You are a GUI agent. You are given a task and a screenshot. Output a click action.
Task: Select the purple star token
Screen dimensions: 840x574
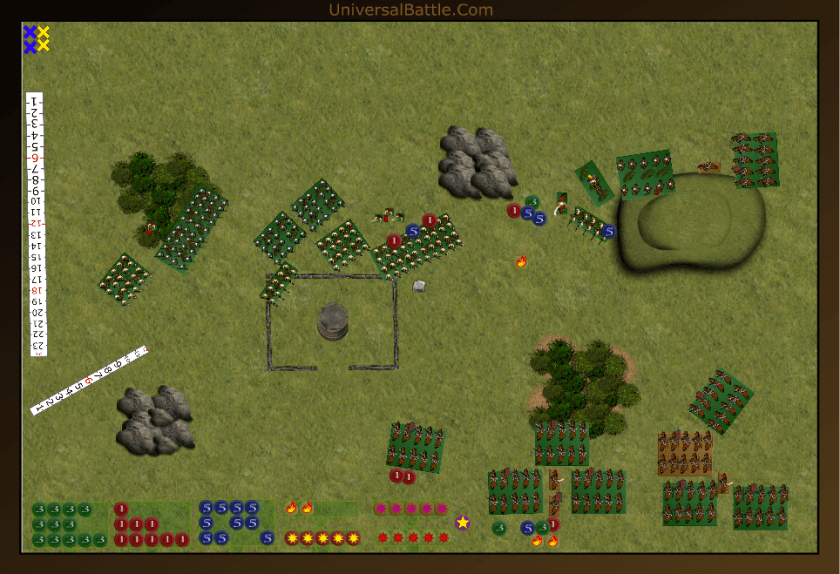pyautogui.click(x=463, y=522)
